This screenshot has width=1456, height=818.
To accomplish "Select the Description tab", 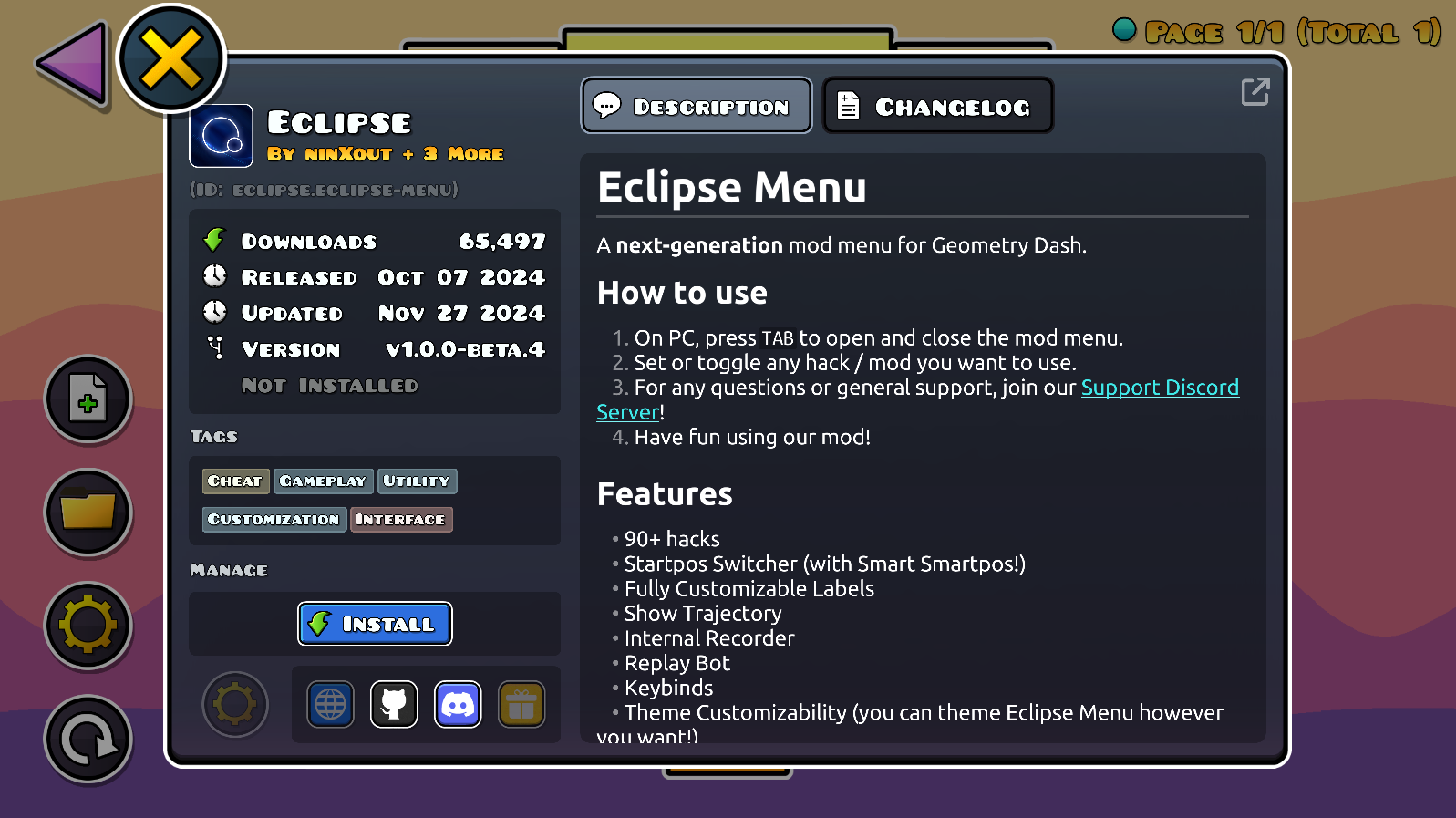I will [x=696, y=105].
